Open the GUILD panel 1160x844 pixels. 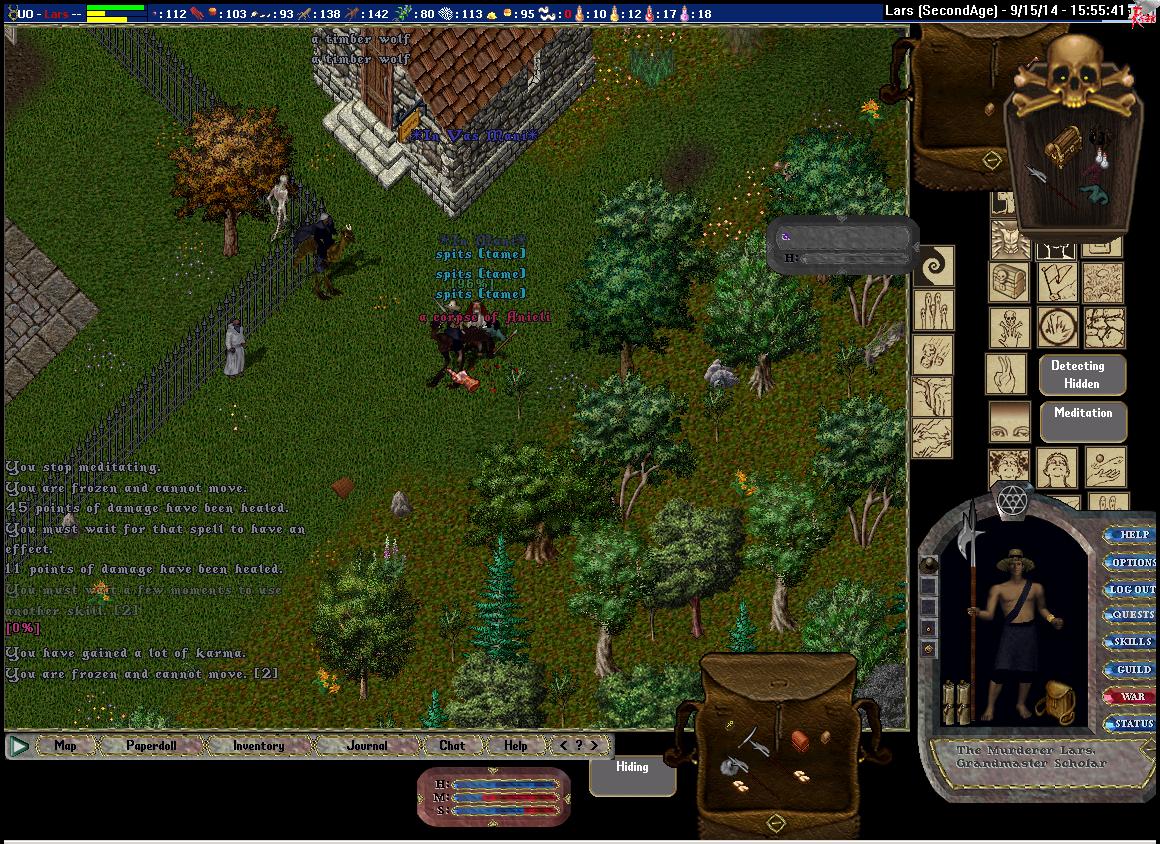[1132, 669]
